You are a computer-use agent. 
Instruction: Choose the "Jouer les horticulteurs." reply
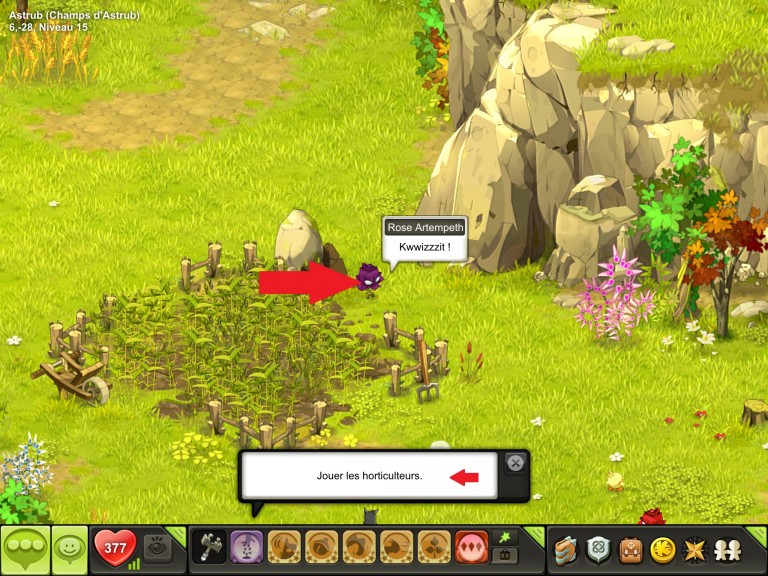362,476
